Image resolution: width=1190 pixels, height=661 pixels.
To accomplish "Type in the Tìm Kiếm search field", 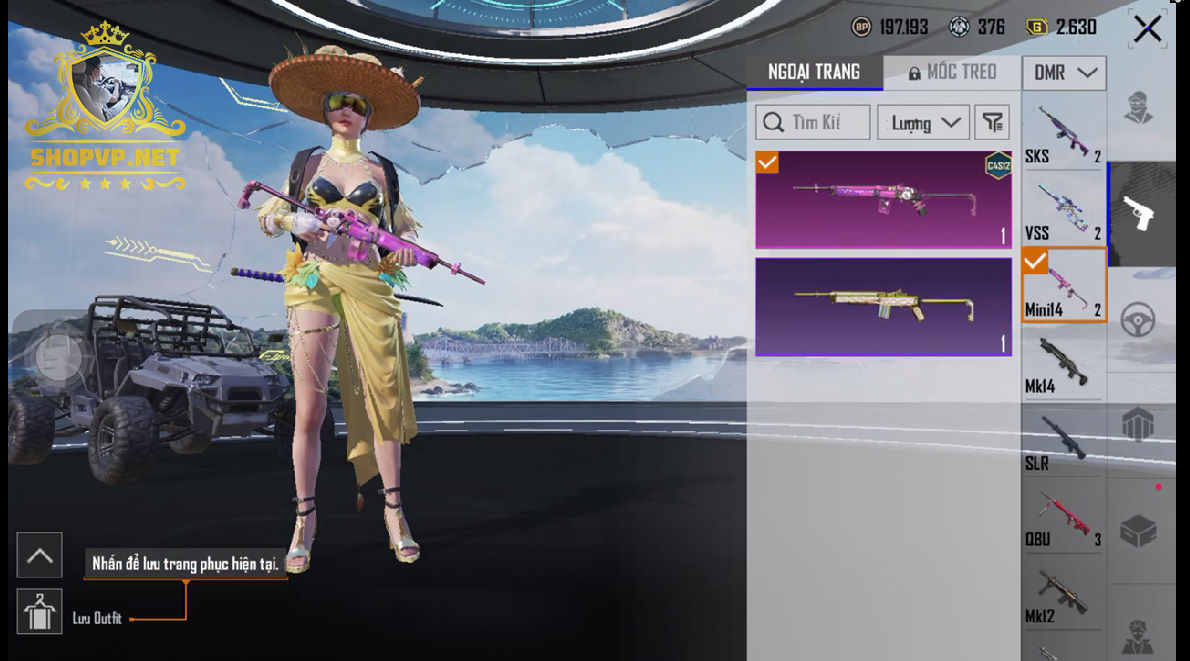I will click(x=812, y=123).
